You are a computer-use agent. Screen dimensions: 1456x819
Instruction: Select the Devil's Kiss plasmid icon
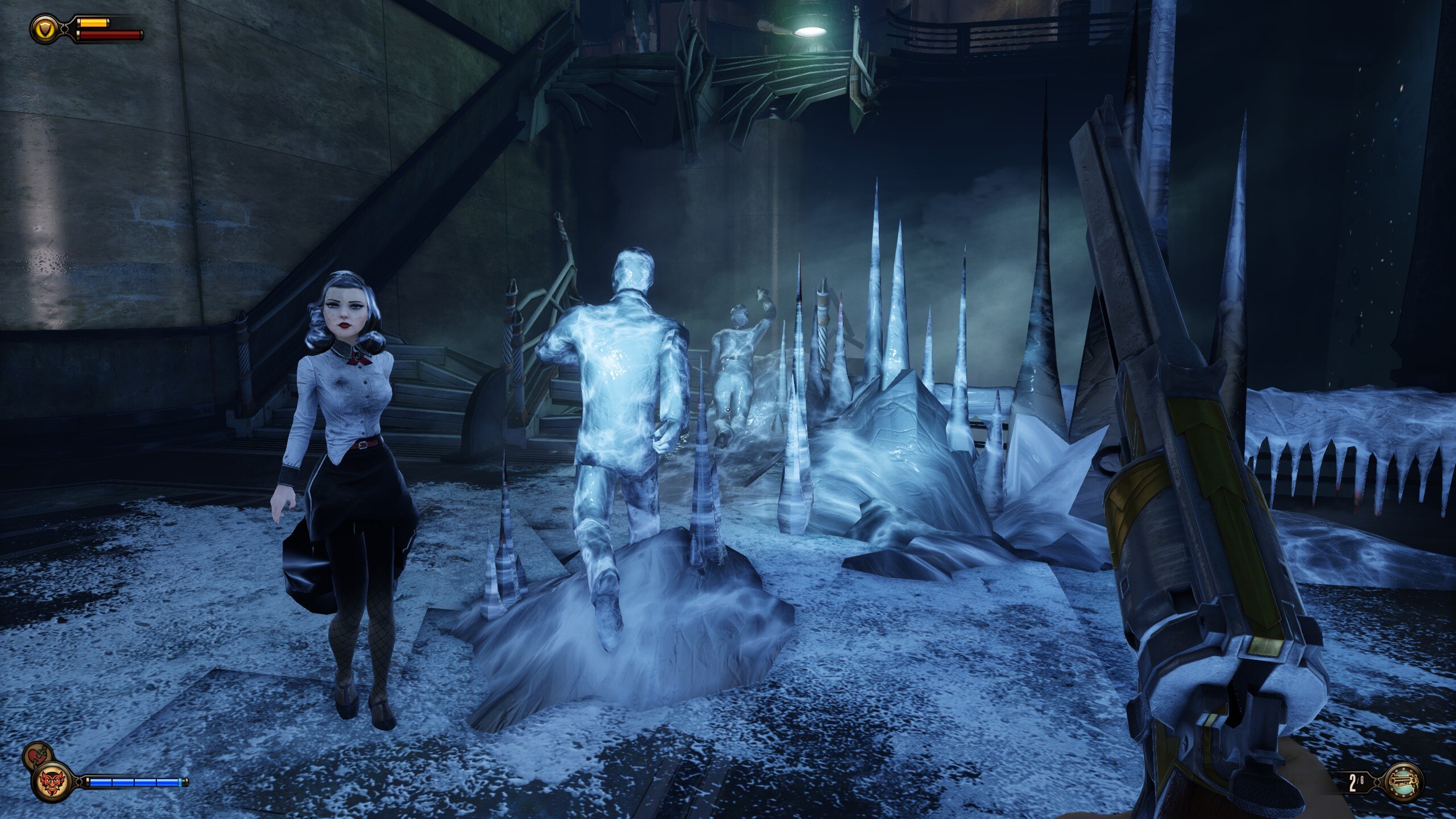pyautogui.click(x=53, y=781)
